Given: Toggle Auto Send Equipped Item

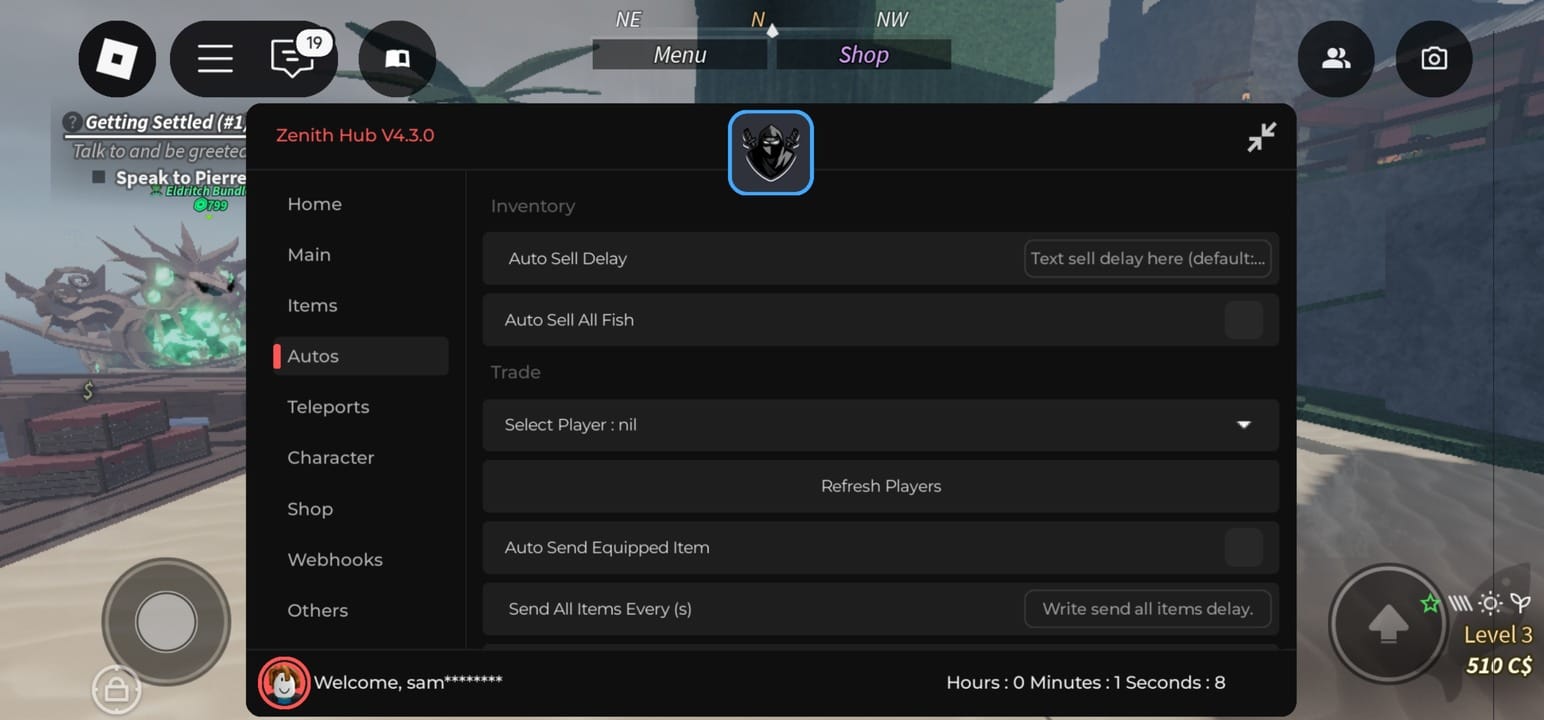Looking at the screenshot, I should pyautogui.click(x=1243, y=547).
